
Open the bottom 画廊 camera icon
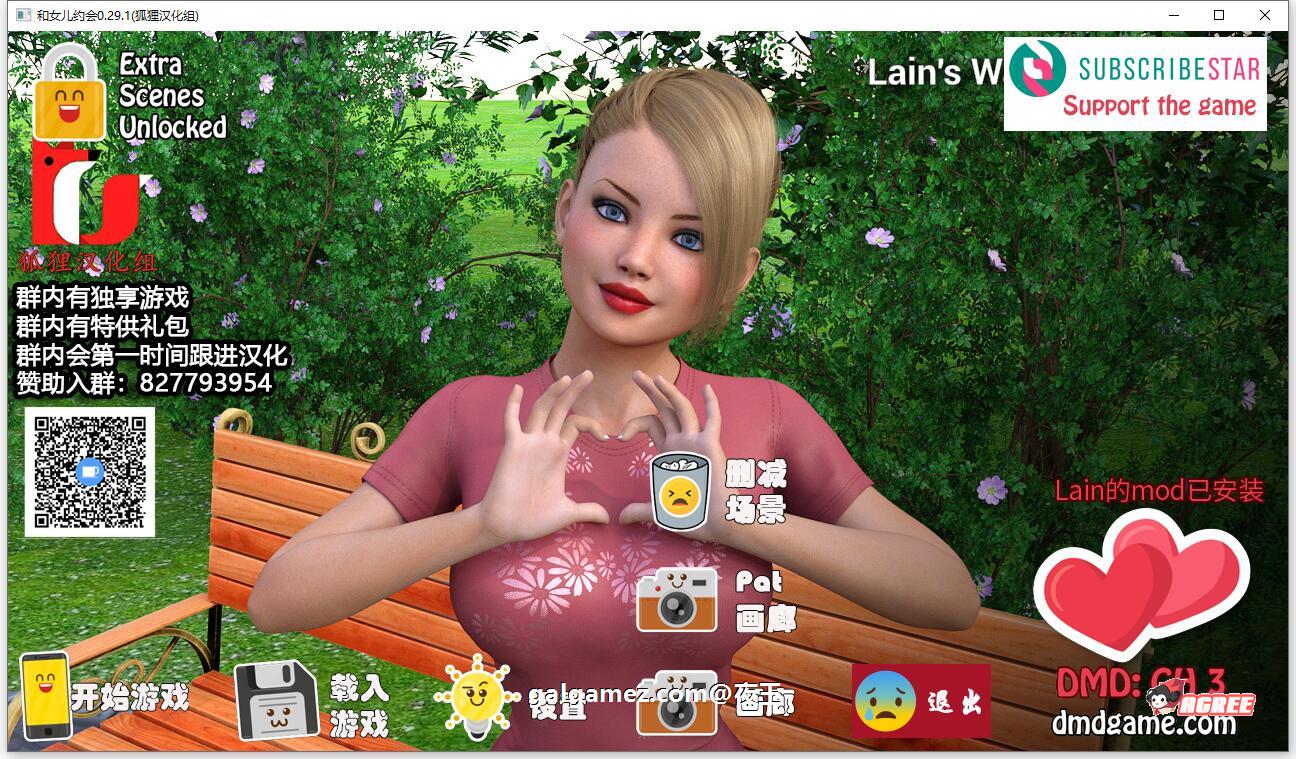(679, 702)
